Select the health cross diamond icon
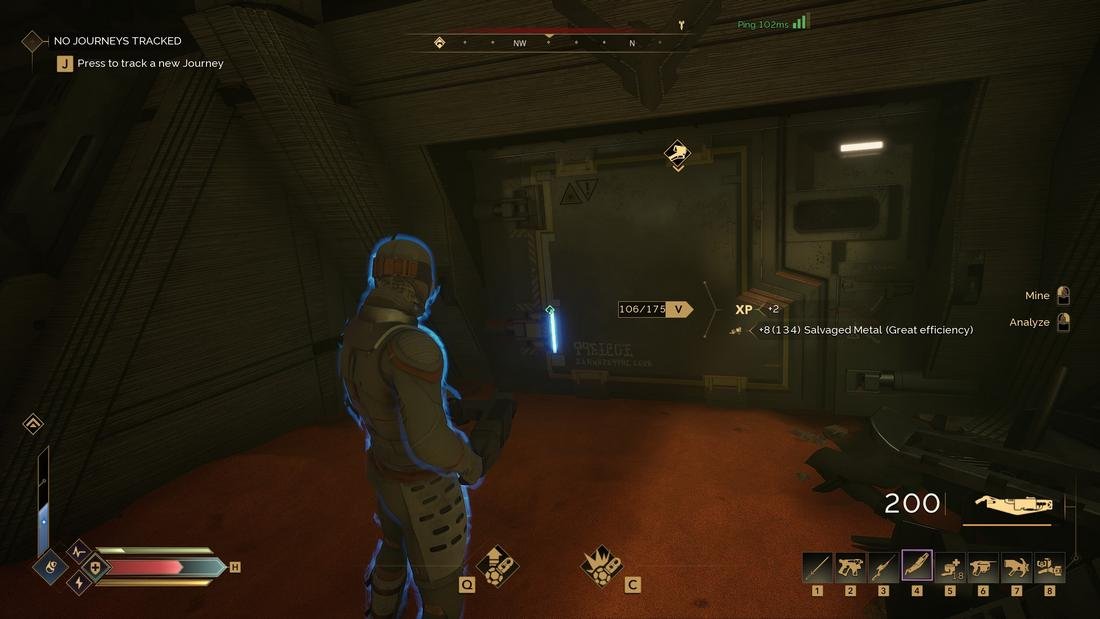This screenshot has width=1100, height=619. (96, 567)
